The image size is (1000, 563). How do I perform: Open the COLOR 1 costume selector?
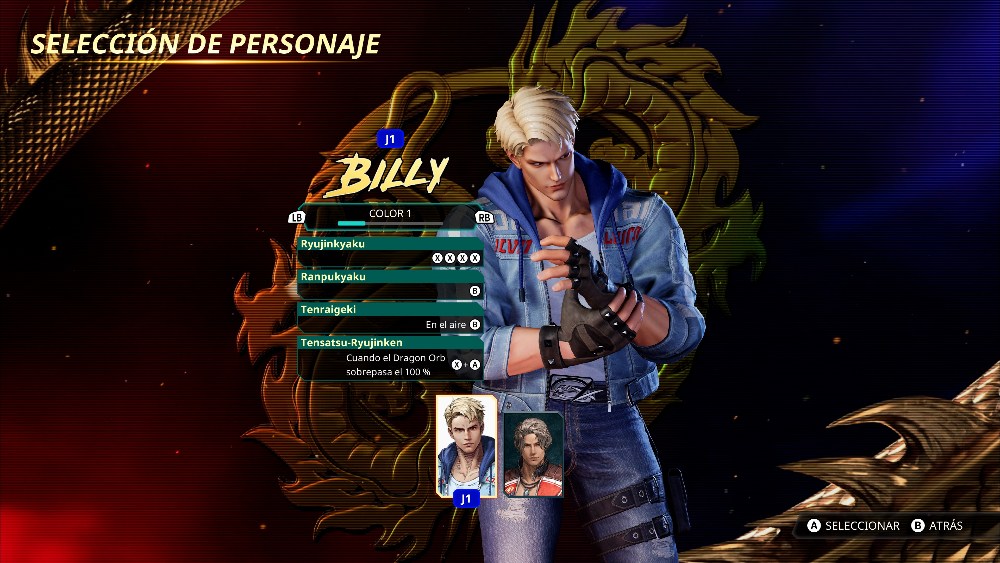[389, 214]
